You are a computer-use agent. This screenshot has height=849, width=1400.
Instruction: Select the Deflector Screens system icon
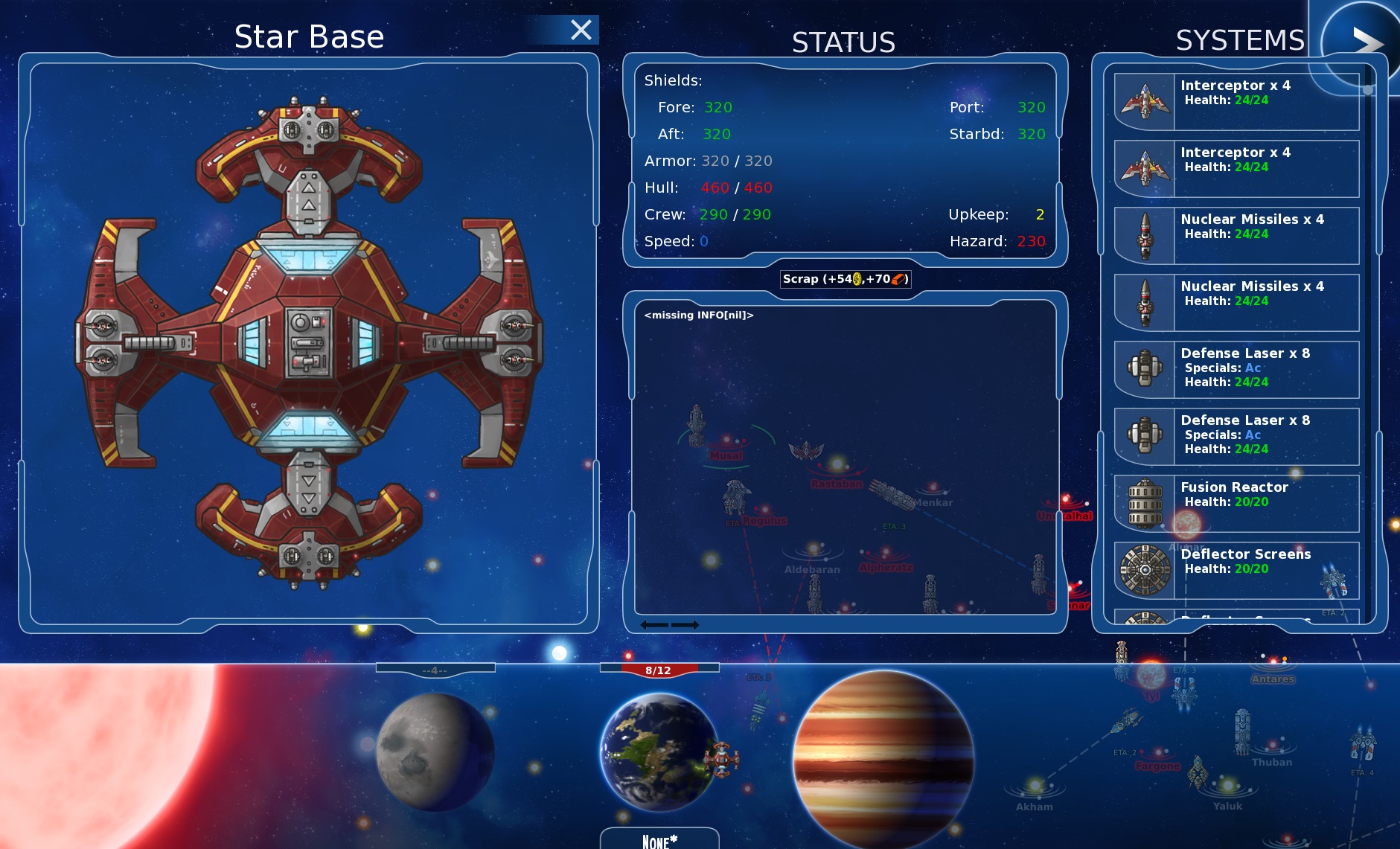1143,568
